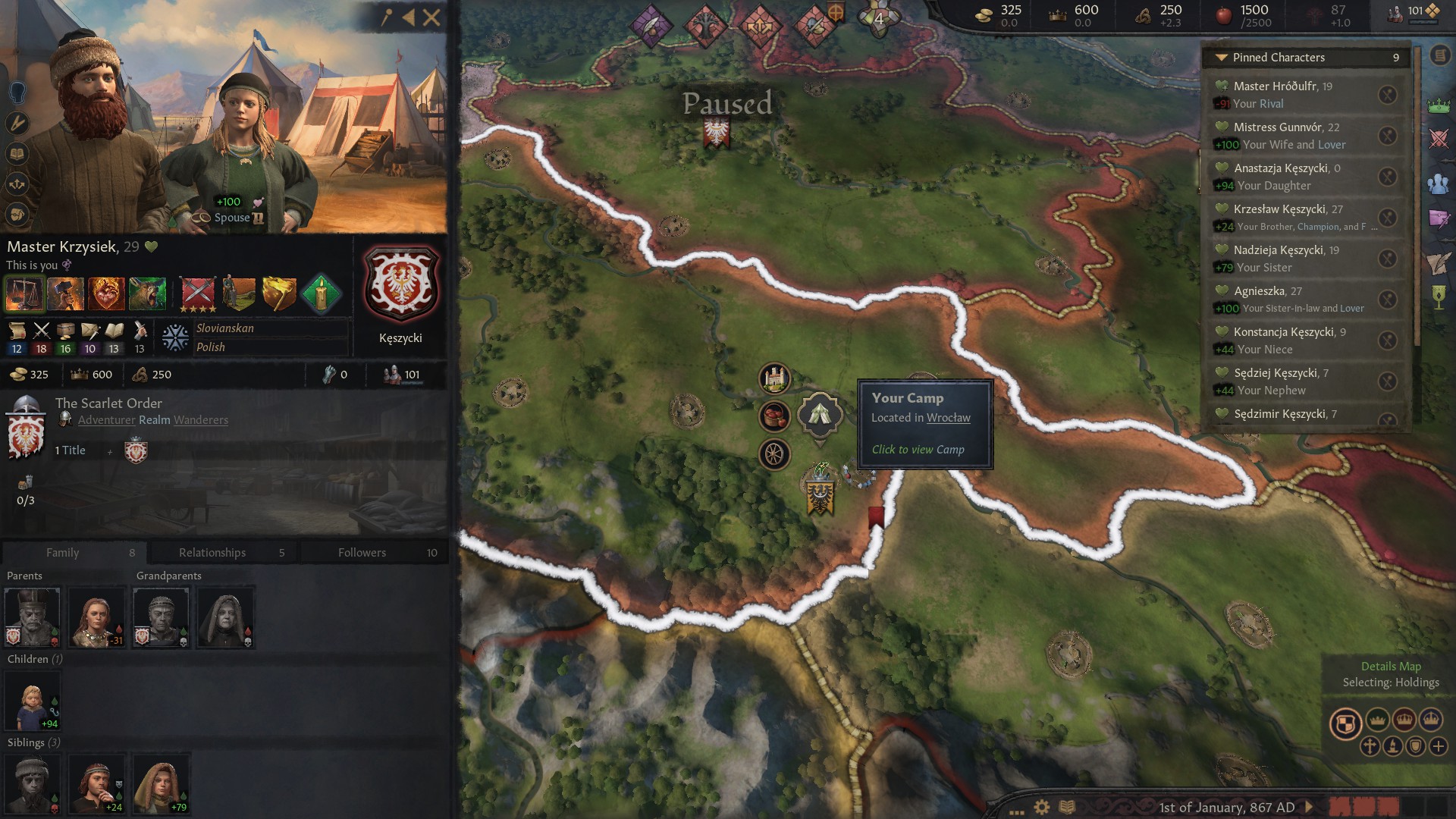Open the game settings gear
This screenshot has width=1456, height=819.
[1042, 807]
